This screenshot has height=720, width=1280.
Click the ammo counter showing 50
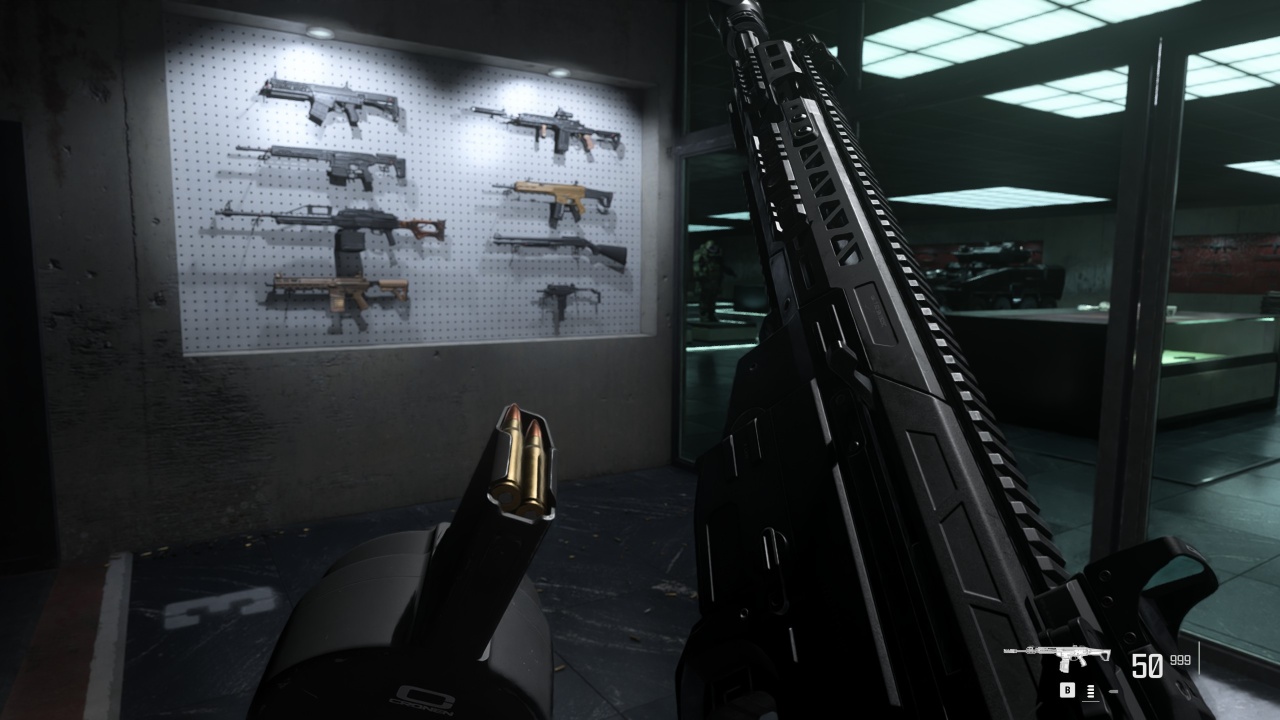pos(1148,665)
